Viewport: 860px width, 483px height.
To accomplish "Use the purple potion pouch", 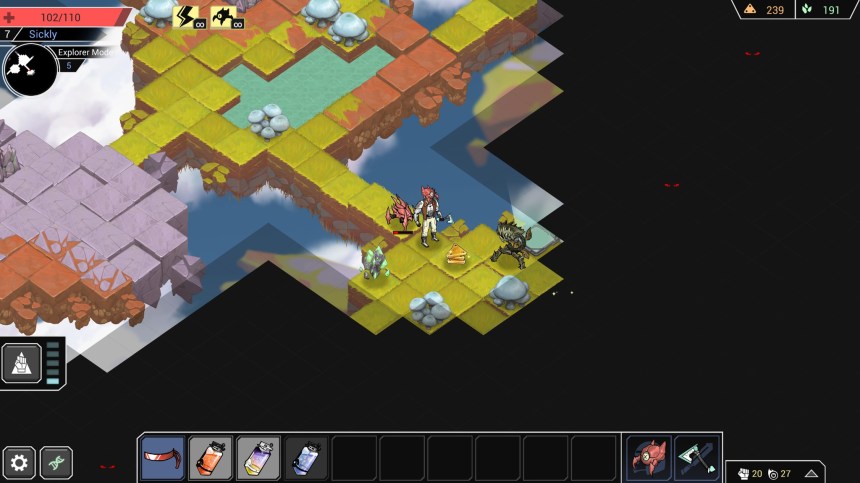I will point(258,458).
